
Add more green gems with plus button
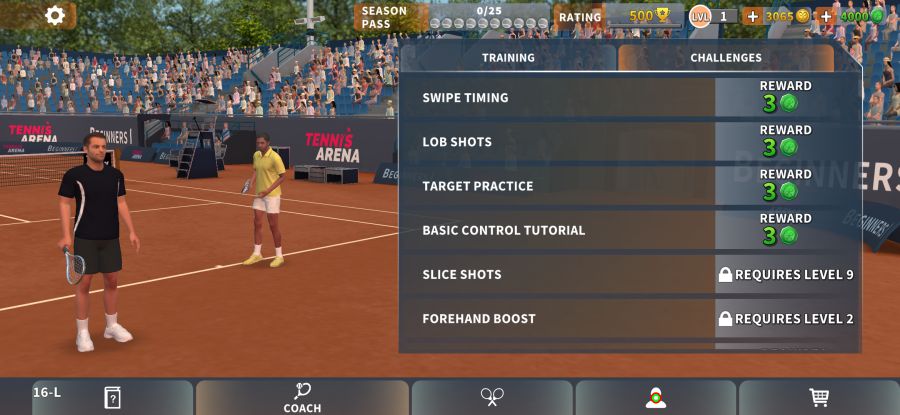click(x=826, y=16)
